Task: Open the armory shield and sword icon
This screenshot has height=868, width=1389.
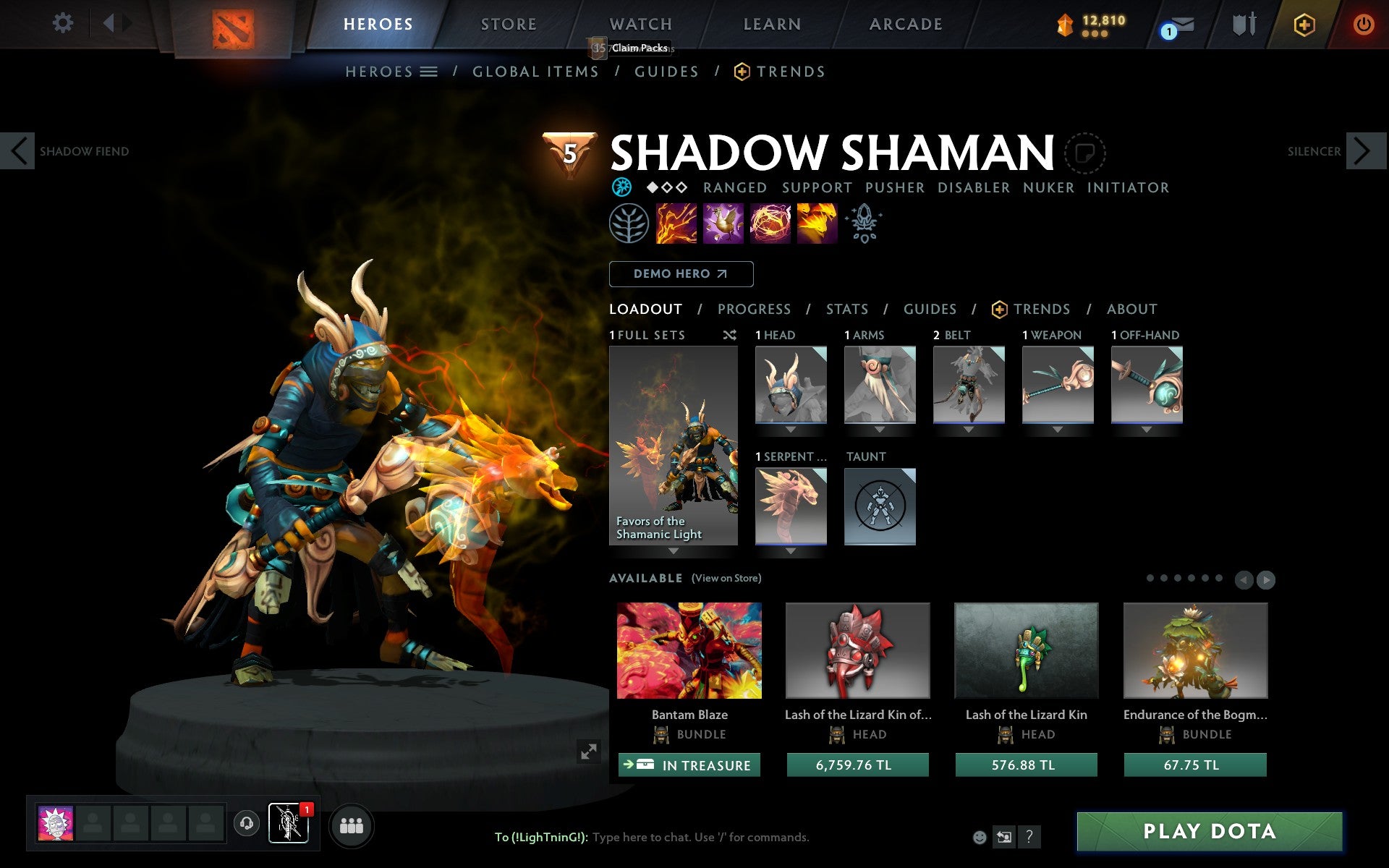Action: pyautogui.click(x=1244, y=24)
